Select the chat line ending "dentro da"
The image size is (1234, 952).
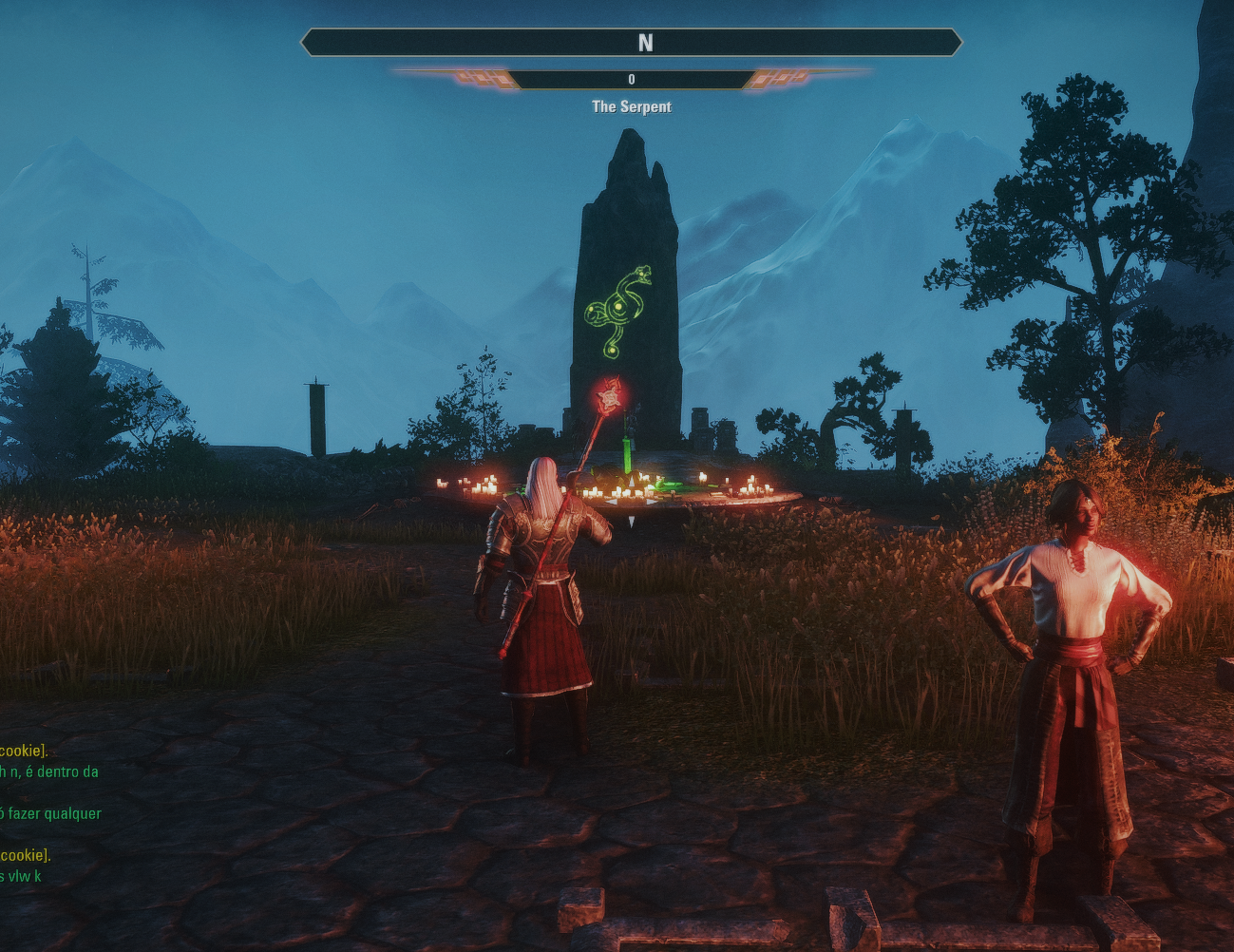pyautogui.click(x=49, y=771)
